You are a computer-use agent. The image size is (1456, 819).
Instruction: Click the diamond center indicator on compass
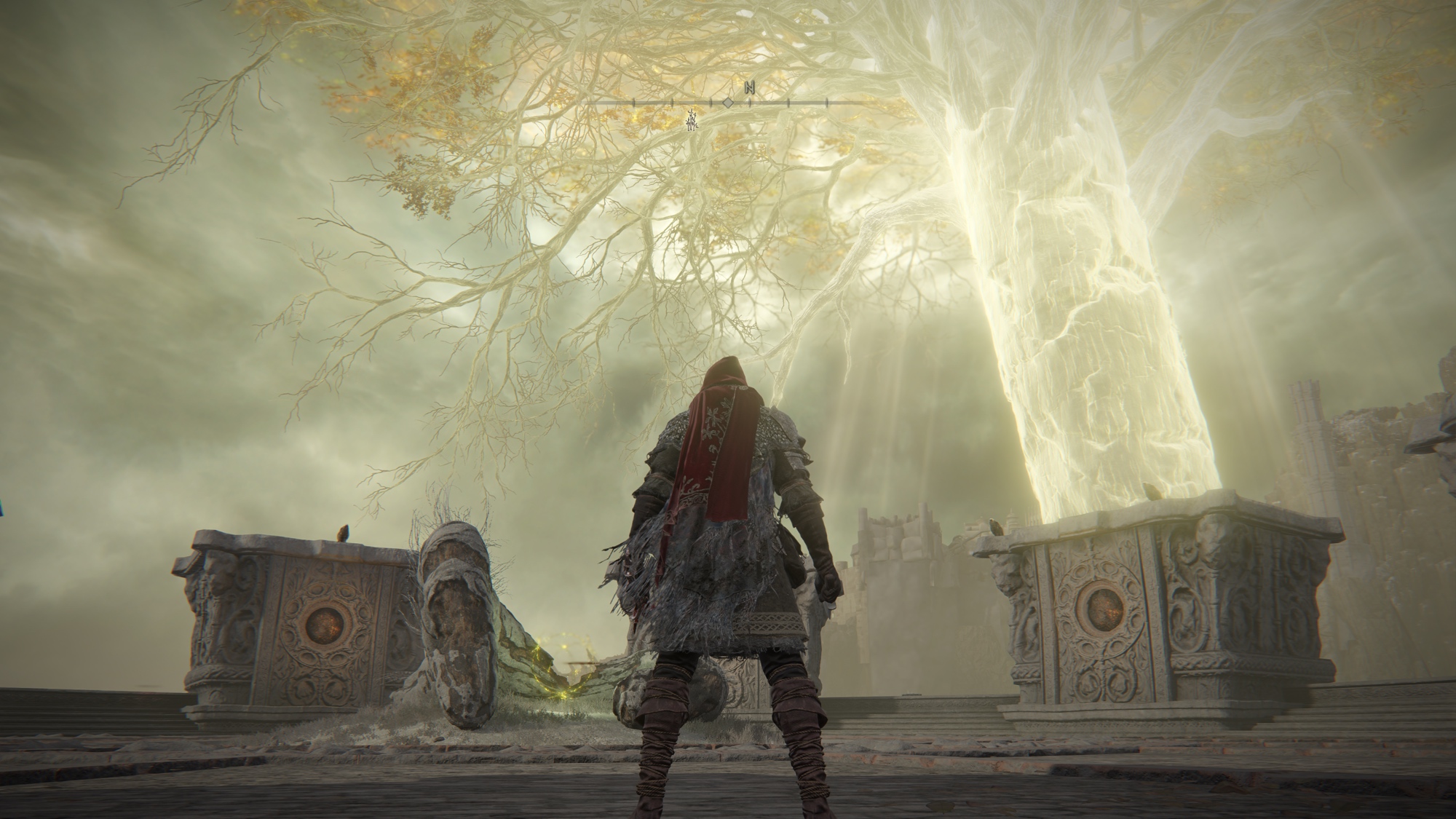pos(727,103)
